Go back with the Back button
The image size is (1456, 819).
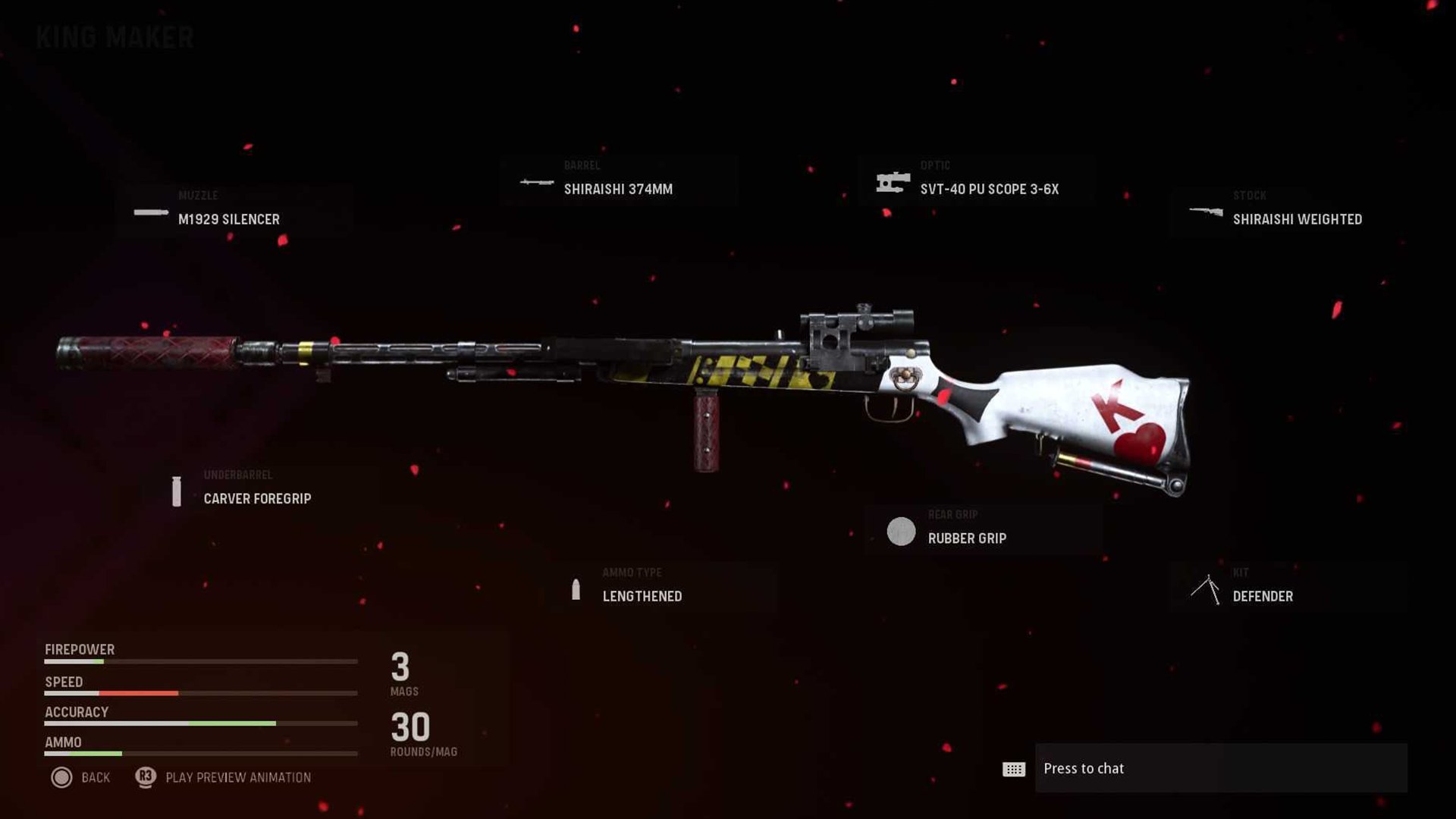tap(80, 777)
